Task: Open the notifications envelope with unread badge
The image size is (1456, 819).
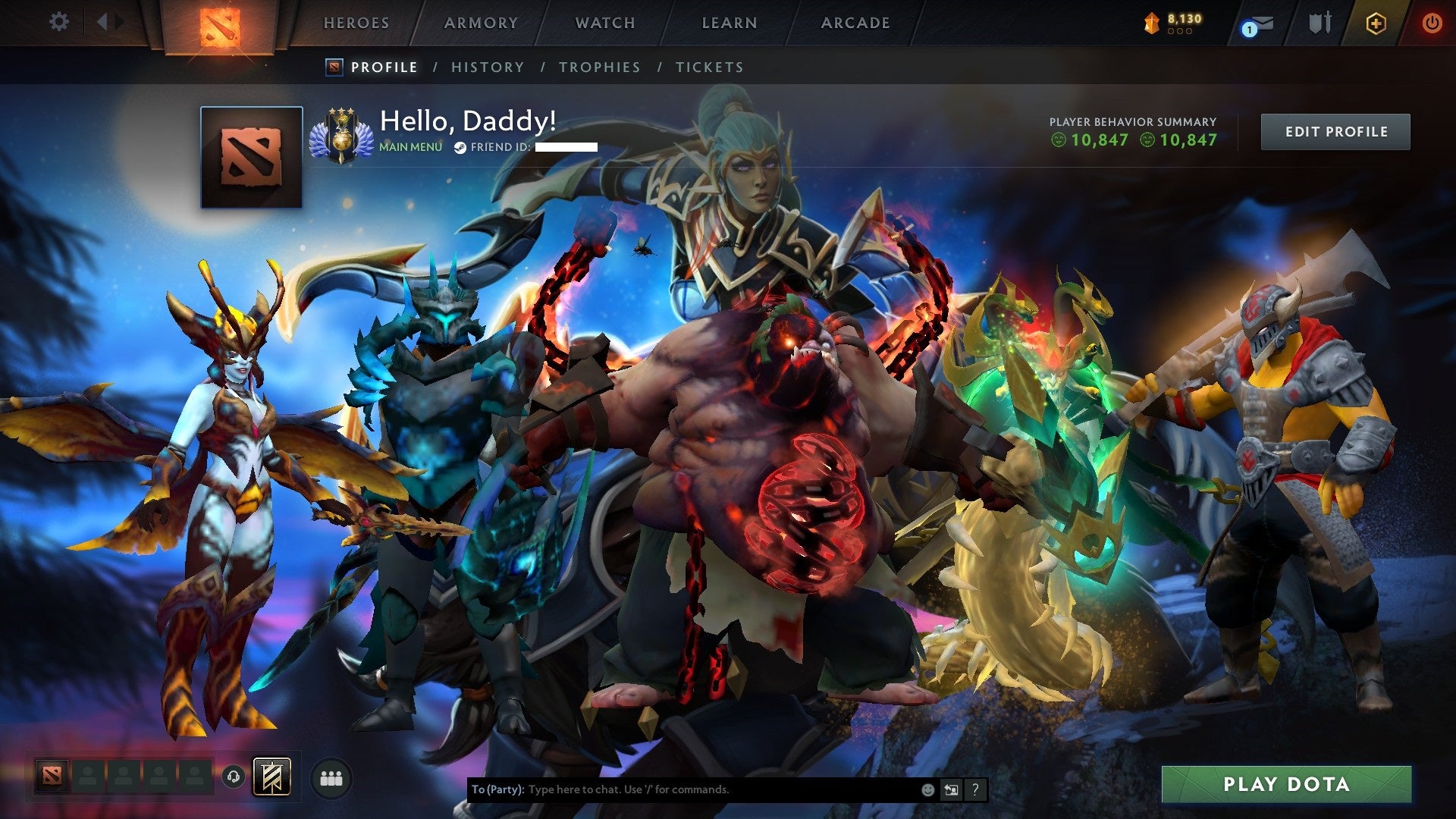Action: coord(1258,23)
